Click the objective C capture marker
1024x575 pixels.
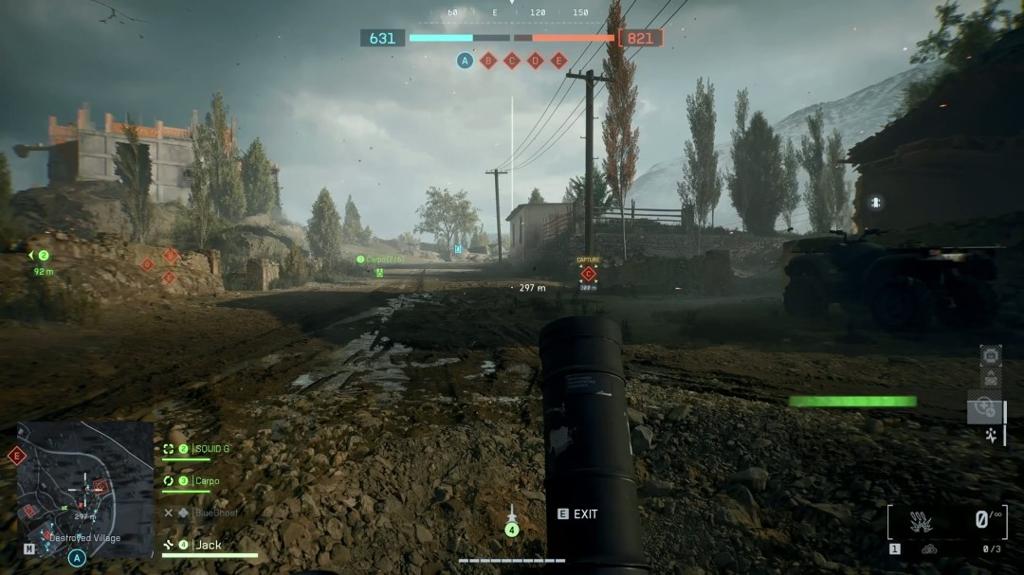pyautogui.click(x=588, y=273)
